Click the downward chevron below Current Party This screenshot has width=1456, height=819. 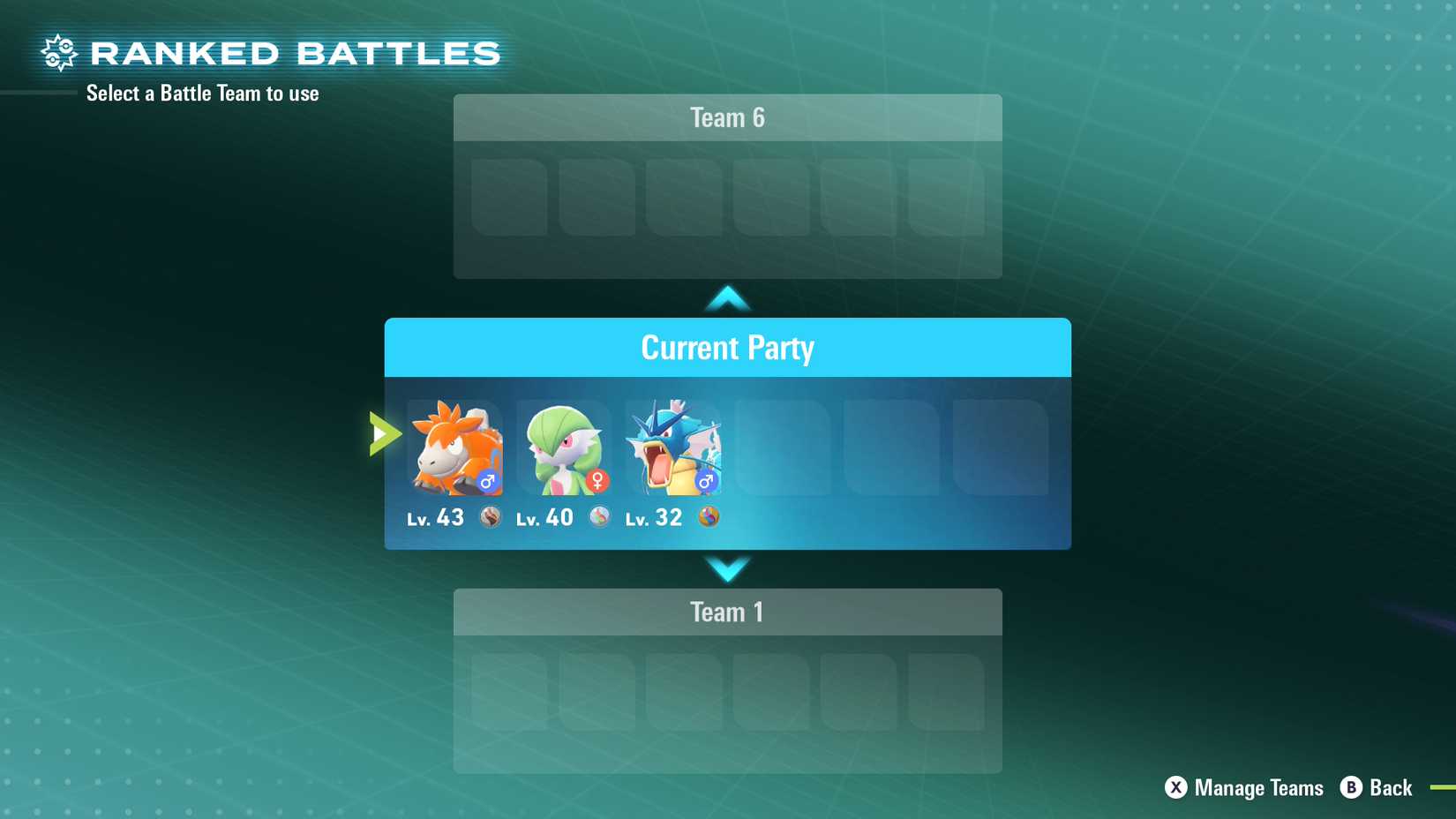point(727,571)
